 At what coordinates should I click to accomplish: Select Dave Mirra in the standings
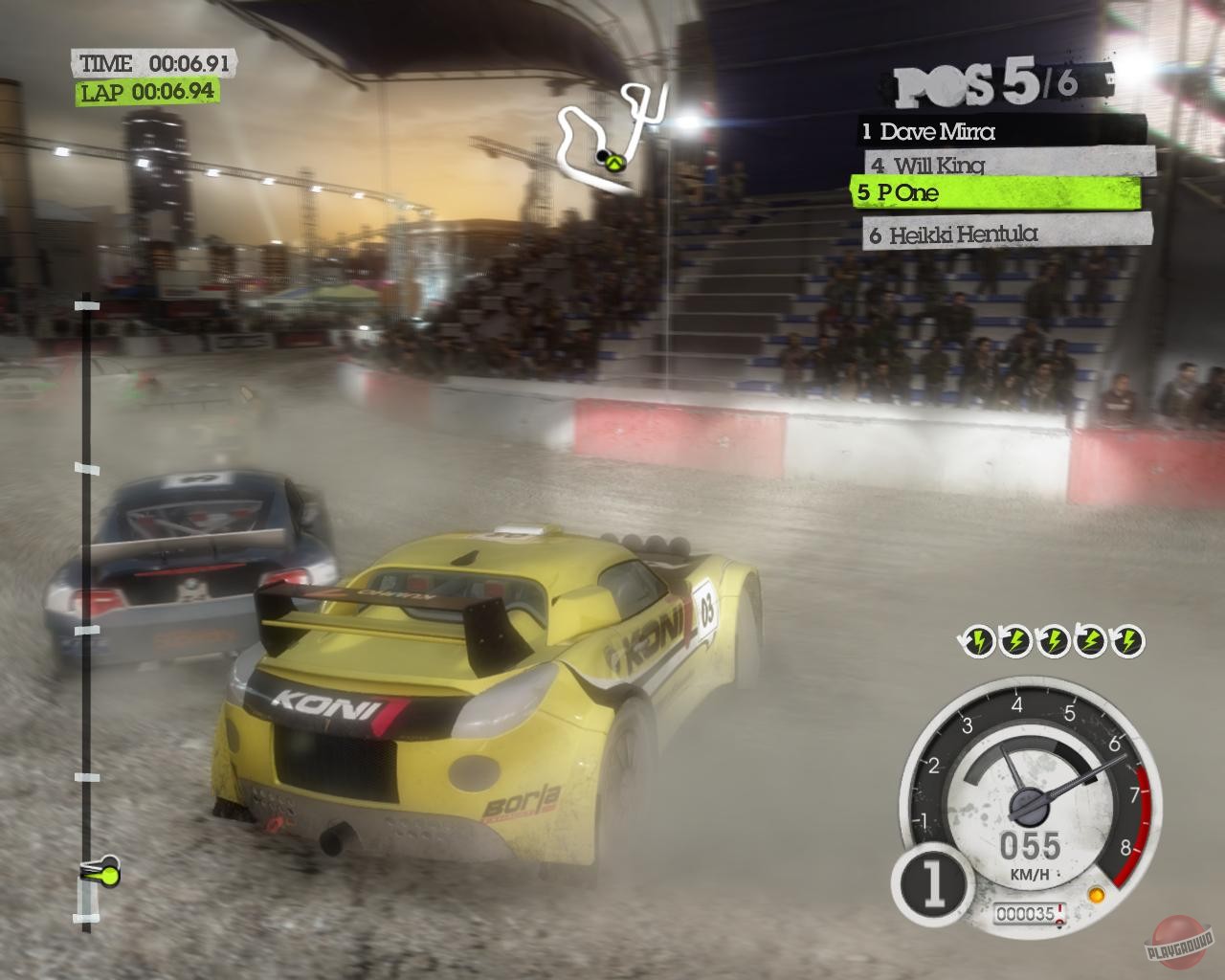pyautogui.click(x=1000, y=130)
